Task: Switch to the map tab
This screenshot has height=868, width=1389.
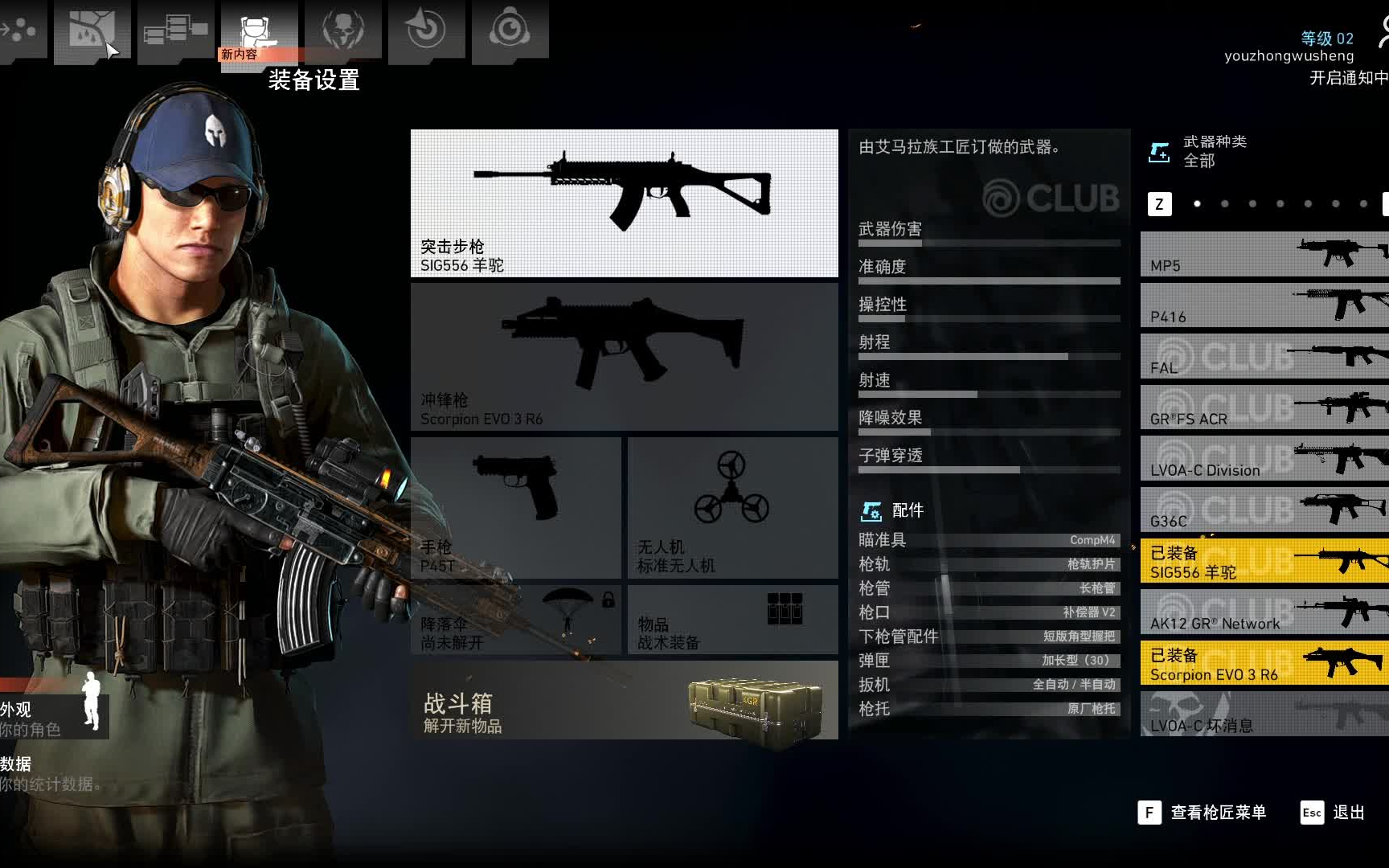Action: pos(92,31)
